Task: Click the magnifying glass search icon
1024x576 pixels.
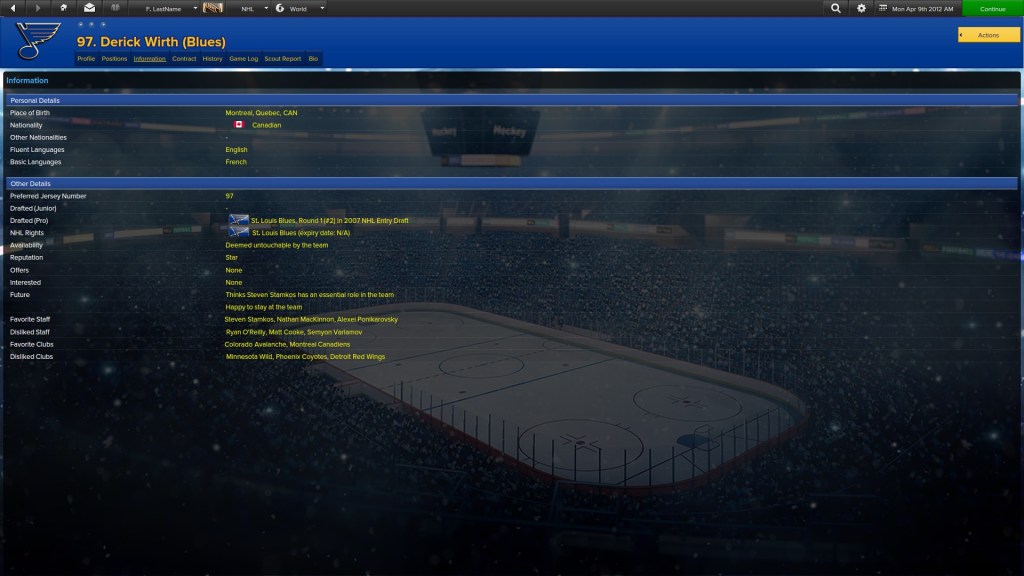Action: (x=836, y=8)
